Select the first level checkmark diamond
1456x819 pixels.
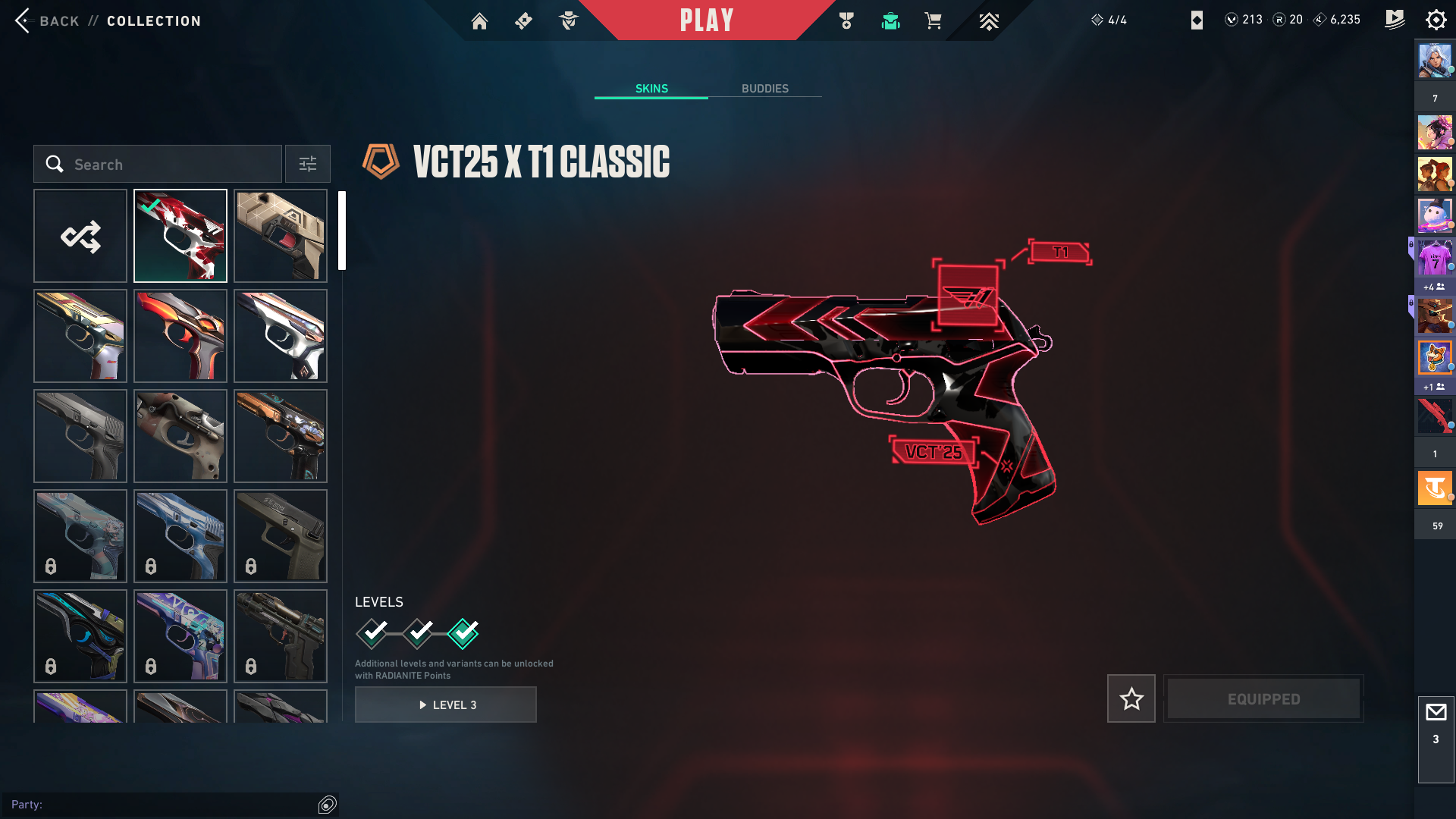(x=372, y=633)
